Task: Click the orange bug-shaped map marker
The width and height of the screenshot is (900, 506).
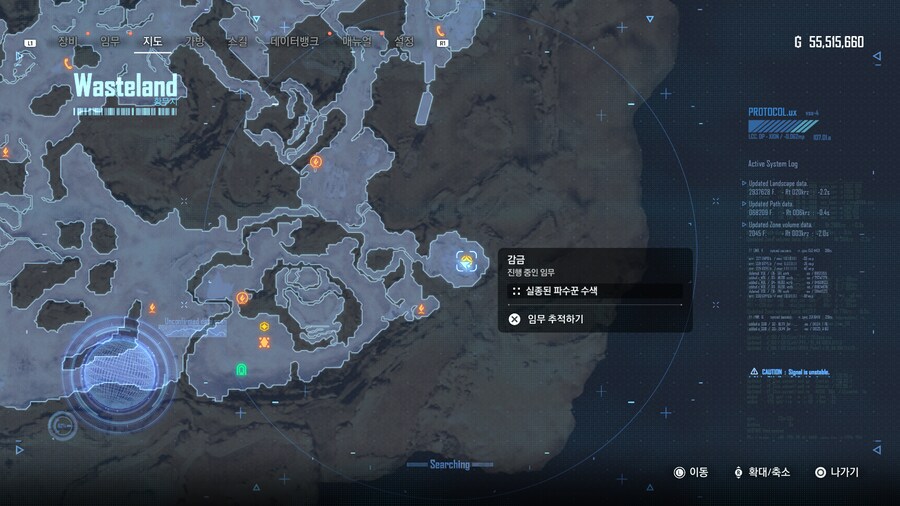Action: 264,342
